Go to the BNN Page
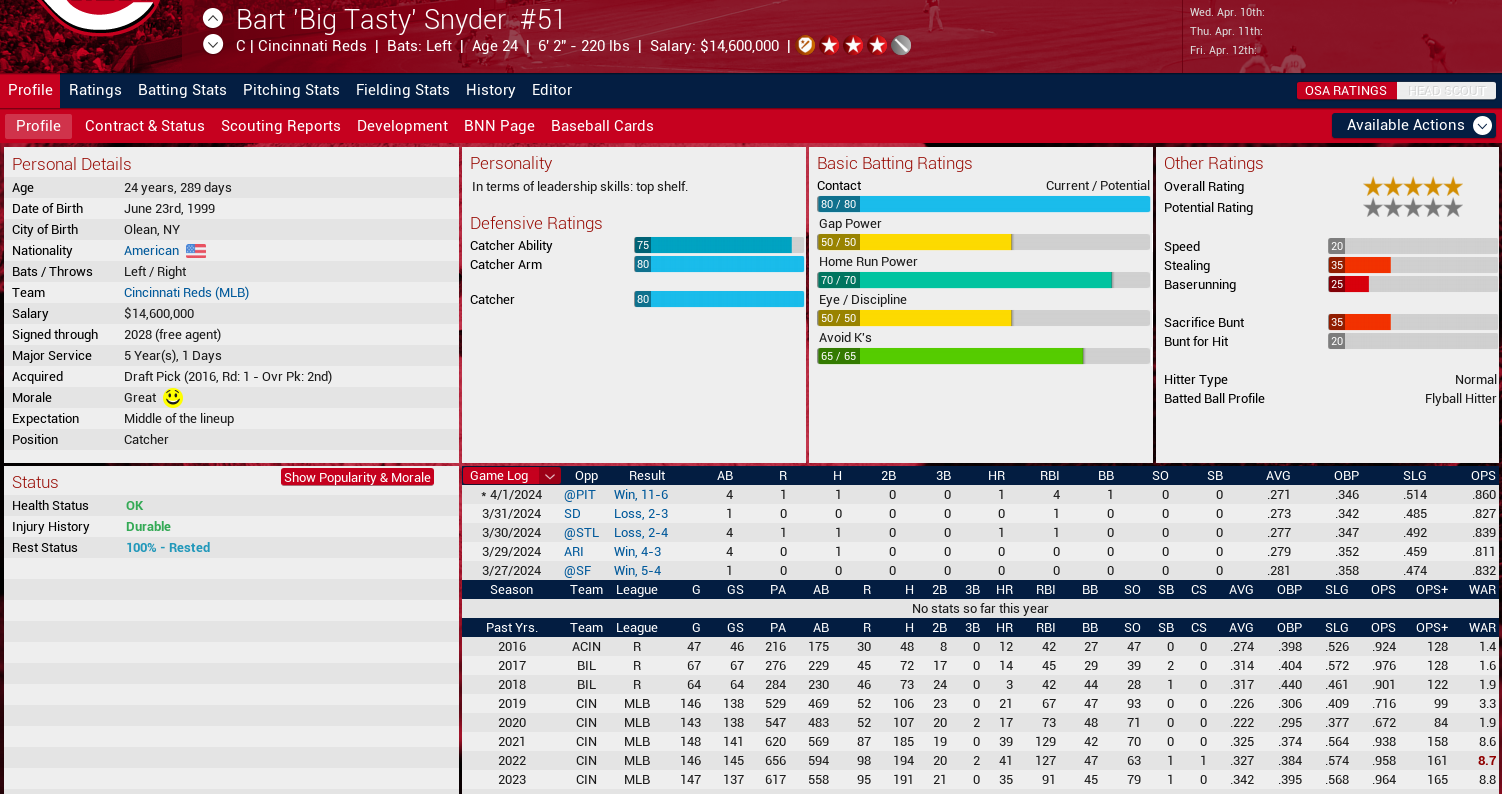Image resolution: width=1502 pixels, height=794 pixels. tap(499, 126)
